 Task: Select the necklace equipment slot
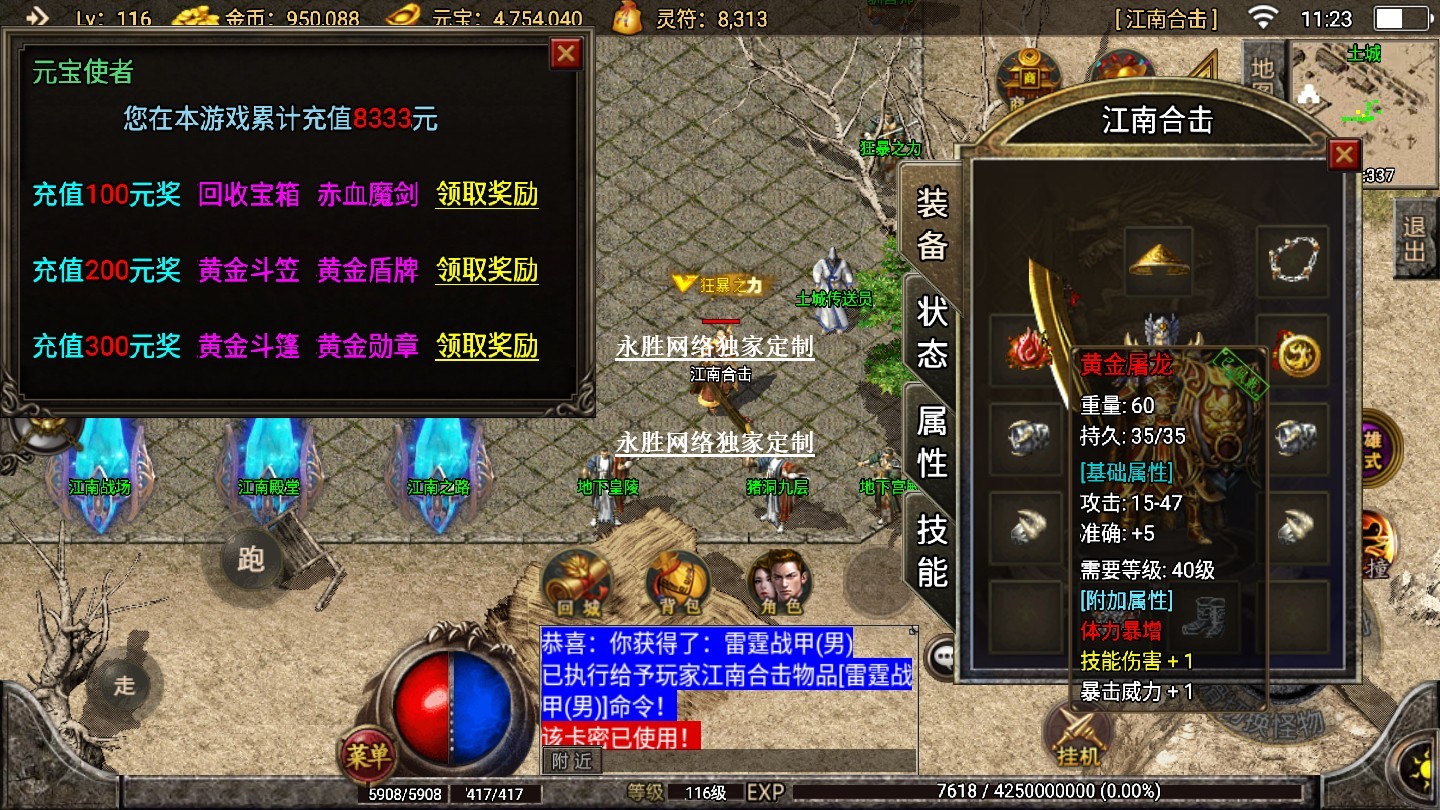[1293, 261]
